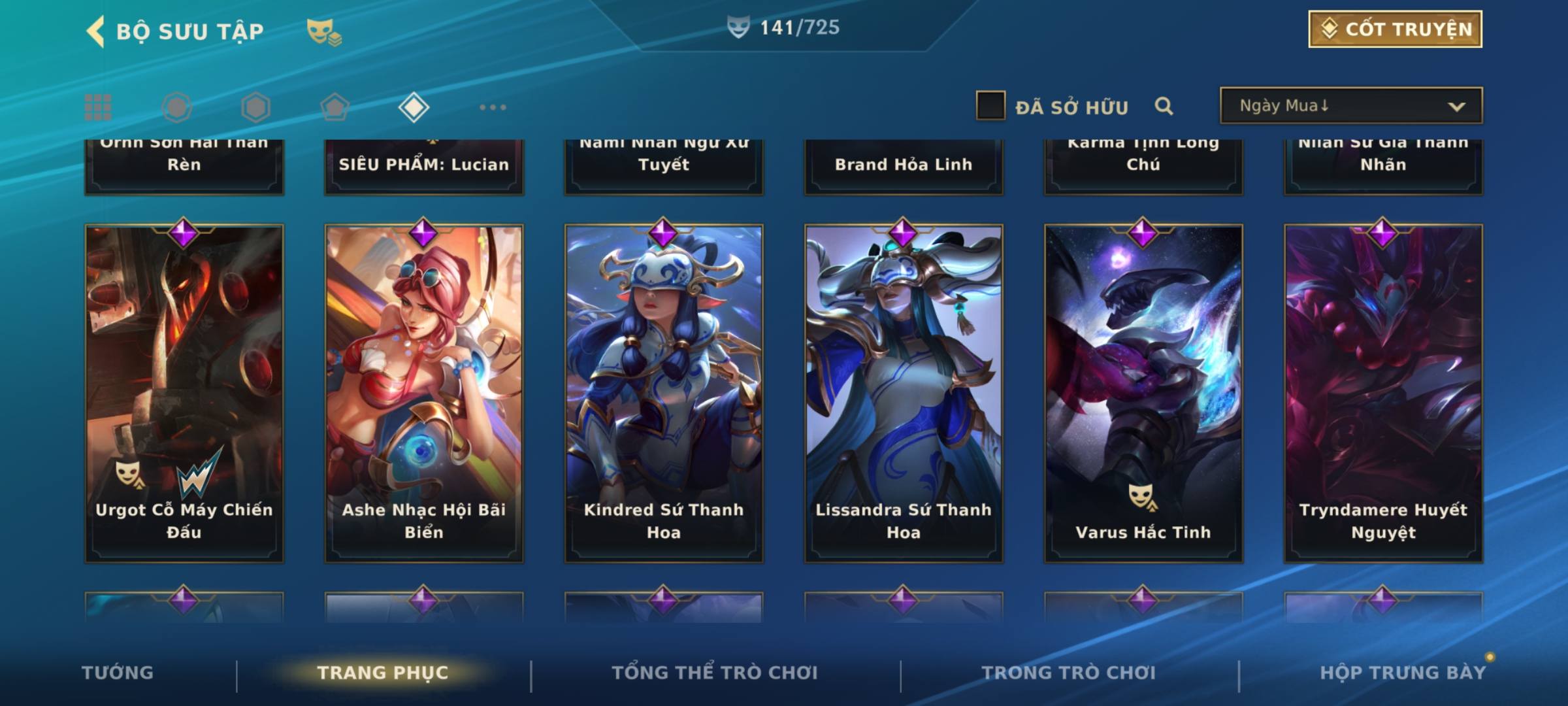
Task: Toggle the Đã Sở Hữu owned filter checkbox
Action: pos(990,106)
